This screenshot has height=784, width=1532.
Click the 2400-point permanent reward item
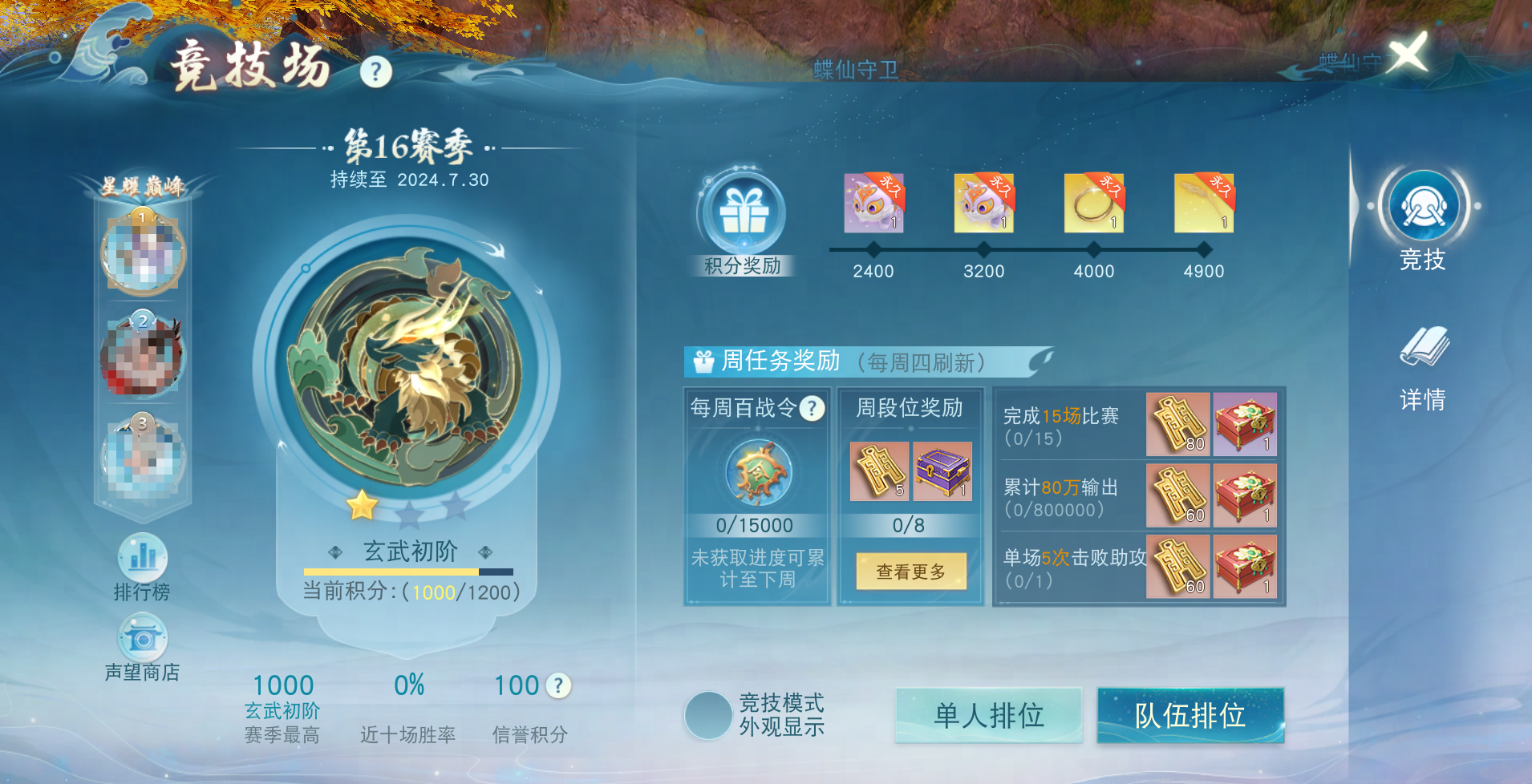[874, 204]
